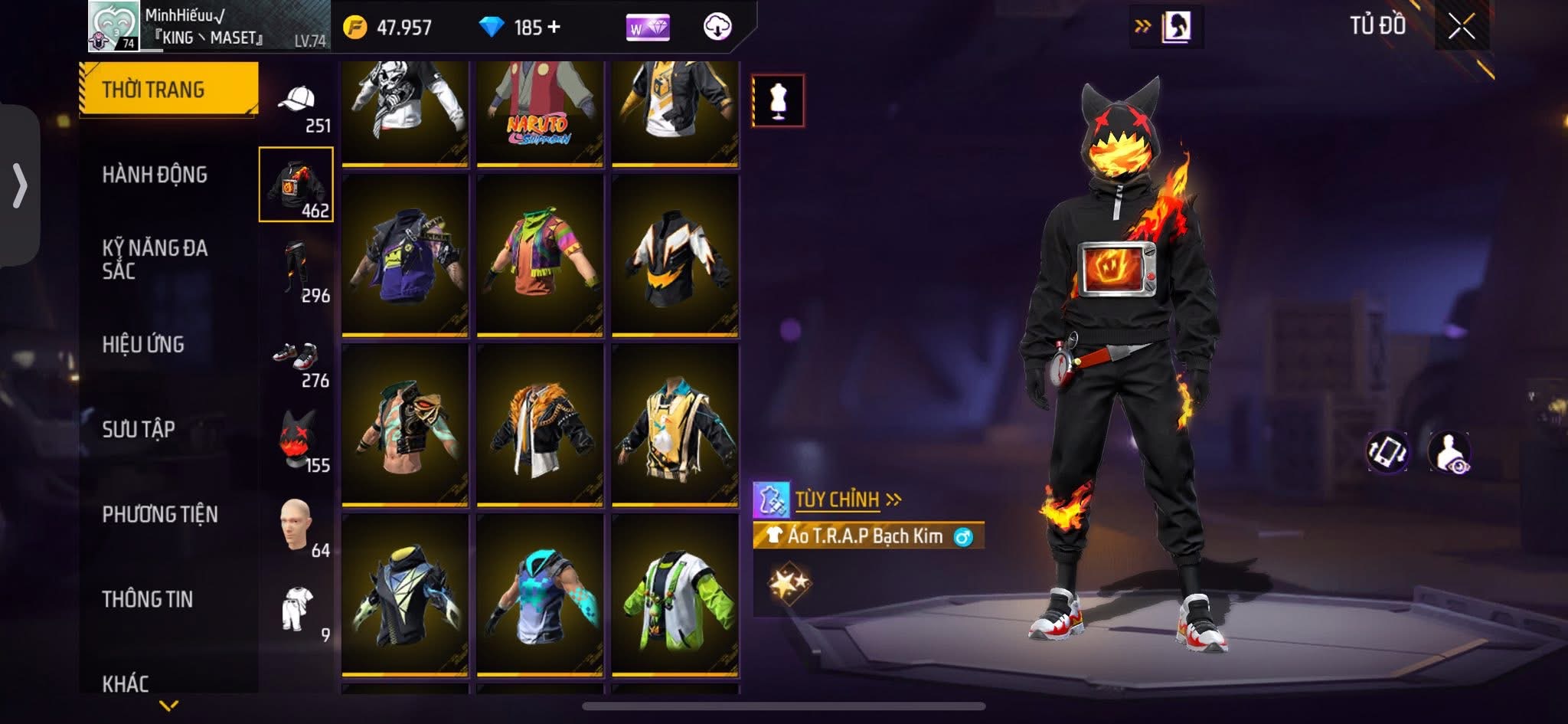The height and width of the screenshot is (724, 1568).
Task: Rotate the phone orientation view icon
Action: [1387, 452]
